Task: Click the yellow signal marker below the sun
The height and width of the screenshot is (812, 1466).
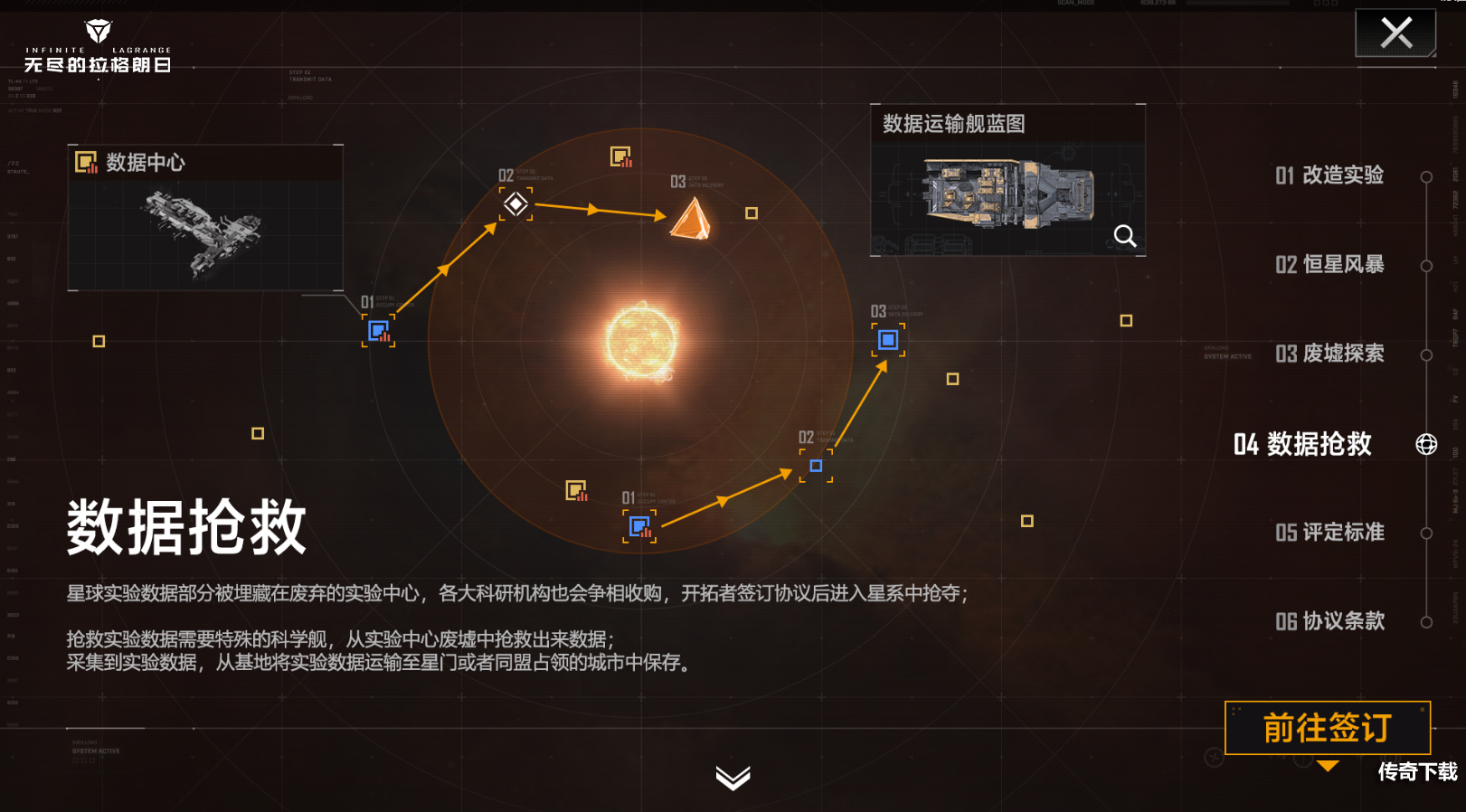Action: click(577, 488)
